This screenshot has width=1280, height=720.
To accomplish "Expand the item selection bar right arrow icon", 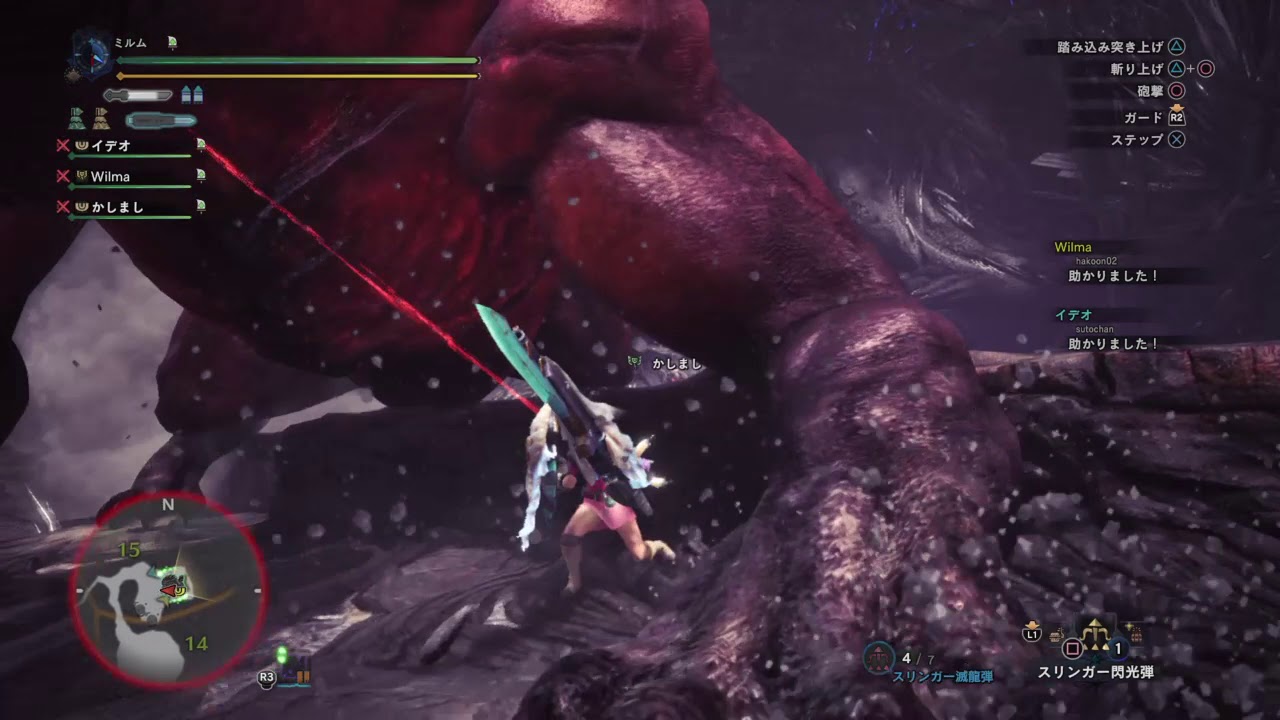I will (x=1134, y=633).
